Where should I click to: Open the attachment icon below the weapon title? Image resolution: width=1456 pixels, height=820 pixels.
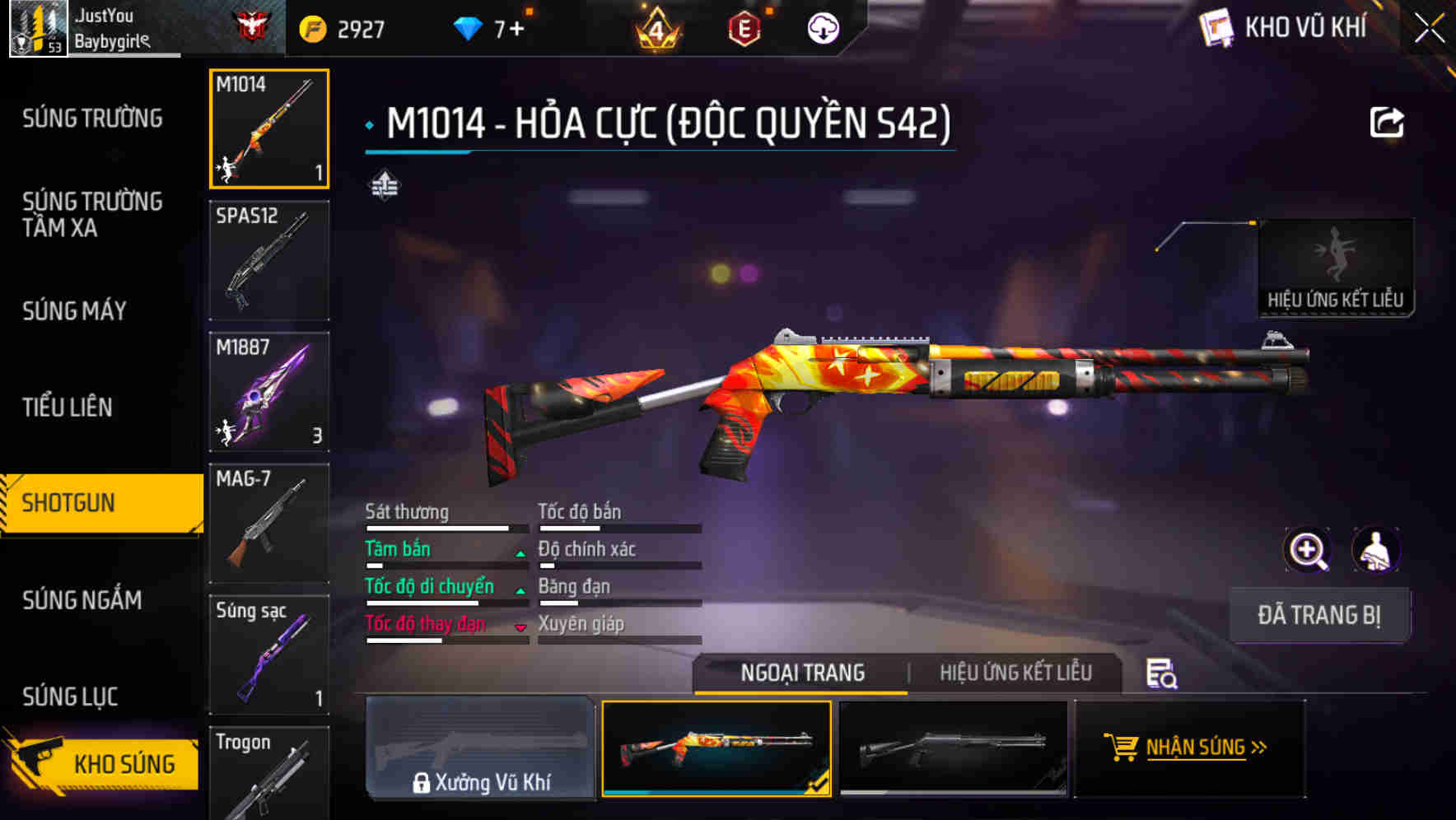(385, 184)
